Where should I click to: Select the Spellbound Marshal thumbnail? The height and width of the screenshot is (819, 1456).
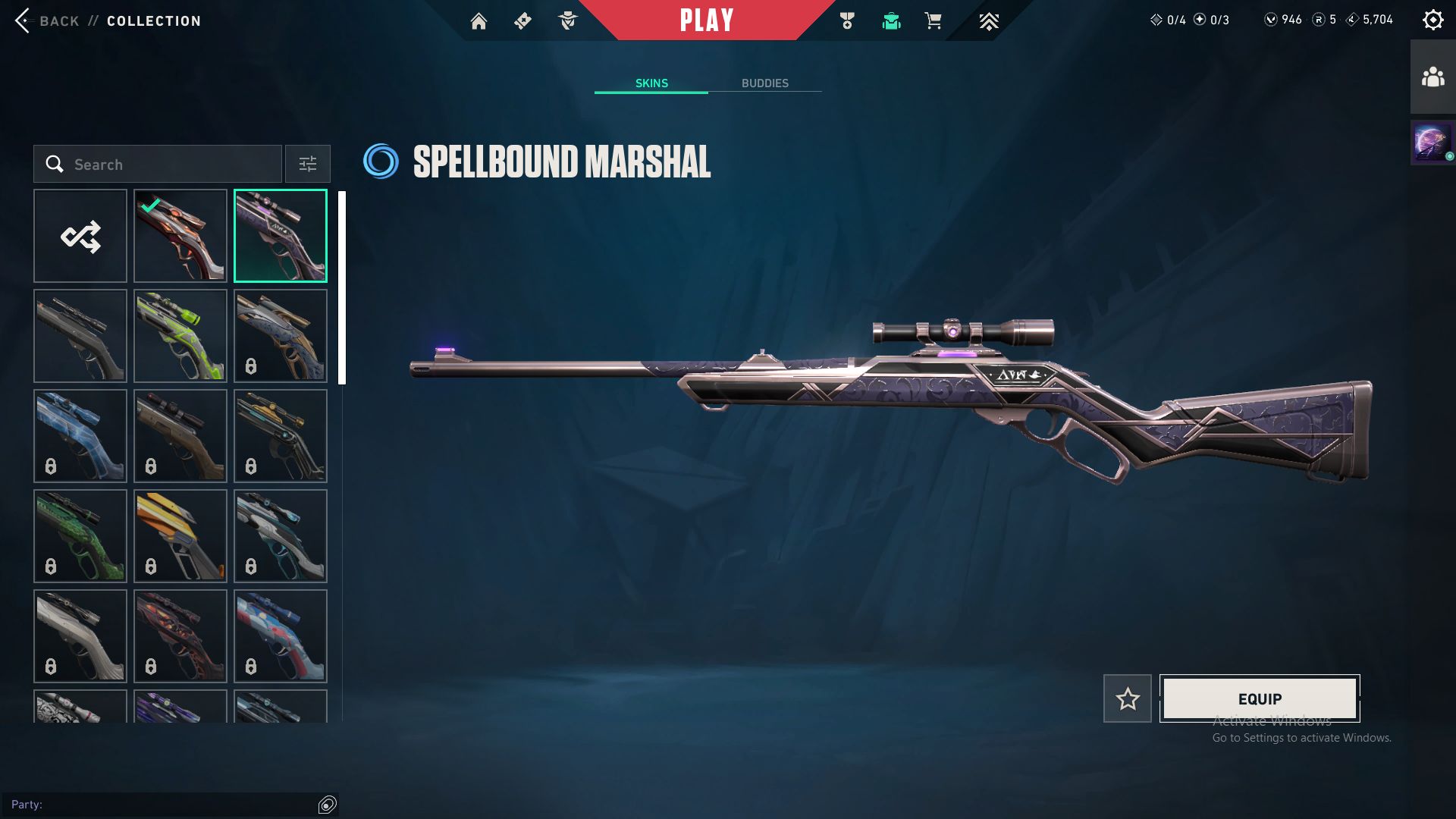pos(281,236)
